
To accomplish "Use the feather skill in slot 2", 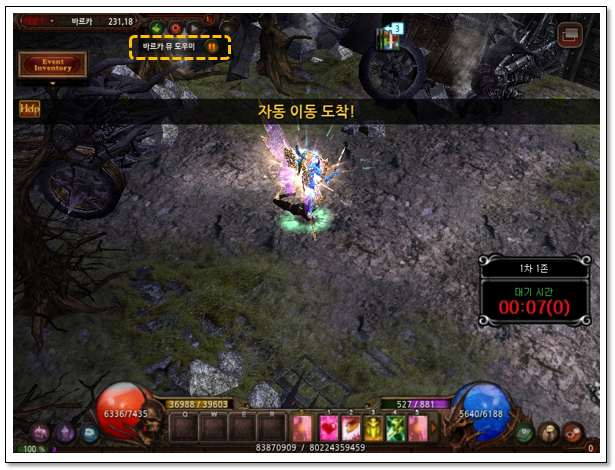I will (351, 428).
